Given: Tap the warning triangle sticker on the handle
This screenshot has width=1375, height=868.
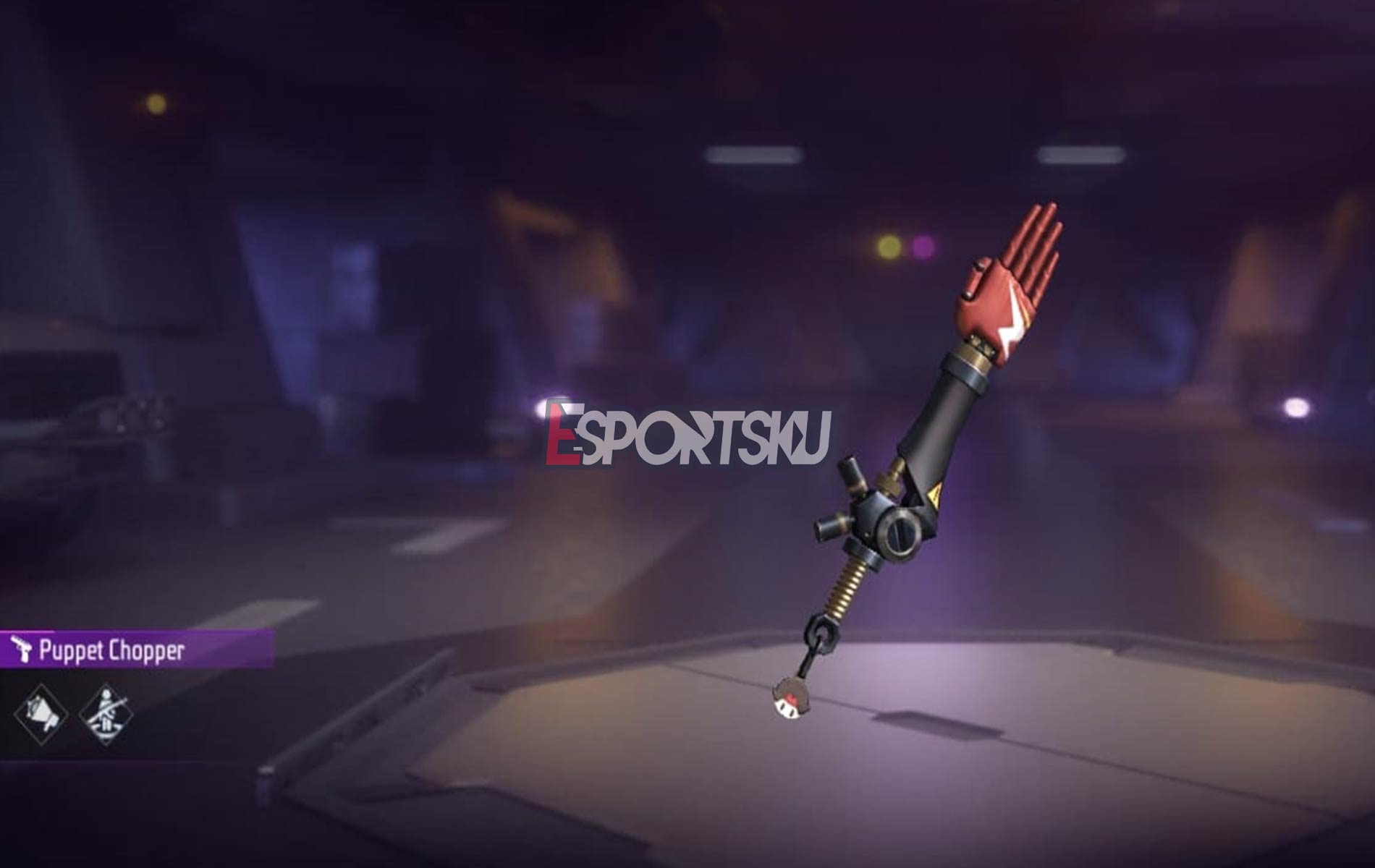Looking at the screenshot, I should [x=934, y=494].
